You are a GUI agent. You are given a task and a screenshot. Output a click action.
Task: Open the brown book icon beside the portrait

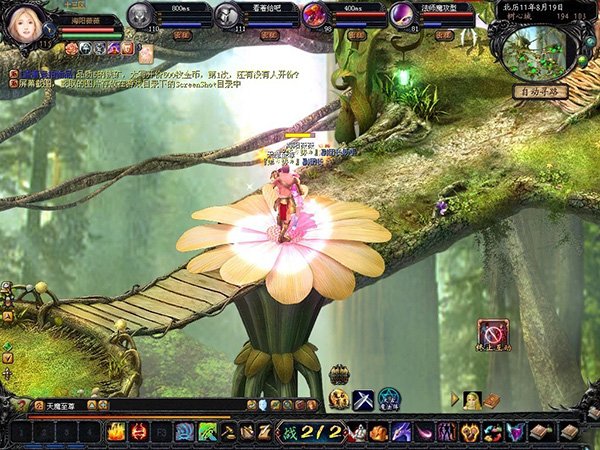pyautogui.click(x=491, y=400)
